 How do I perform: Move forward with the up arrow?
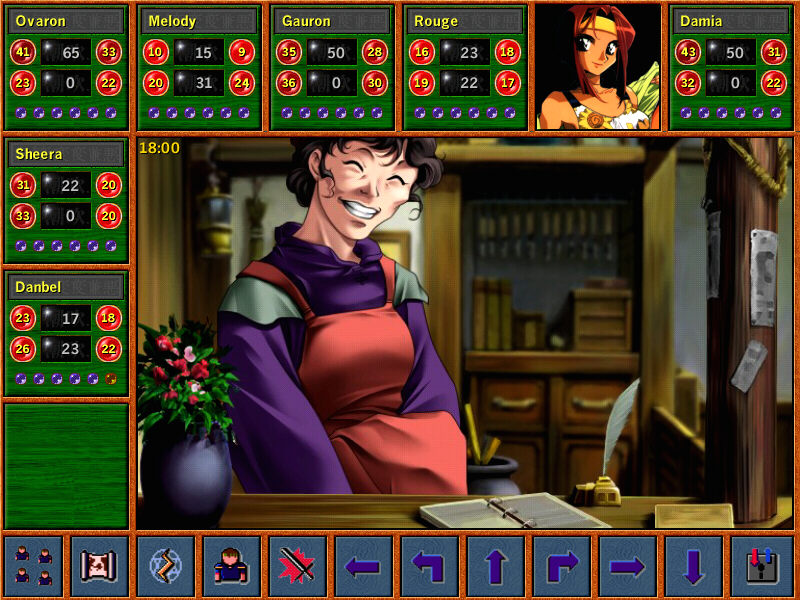495,566
